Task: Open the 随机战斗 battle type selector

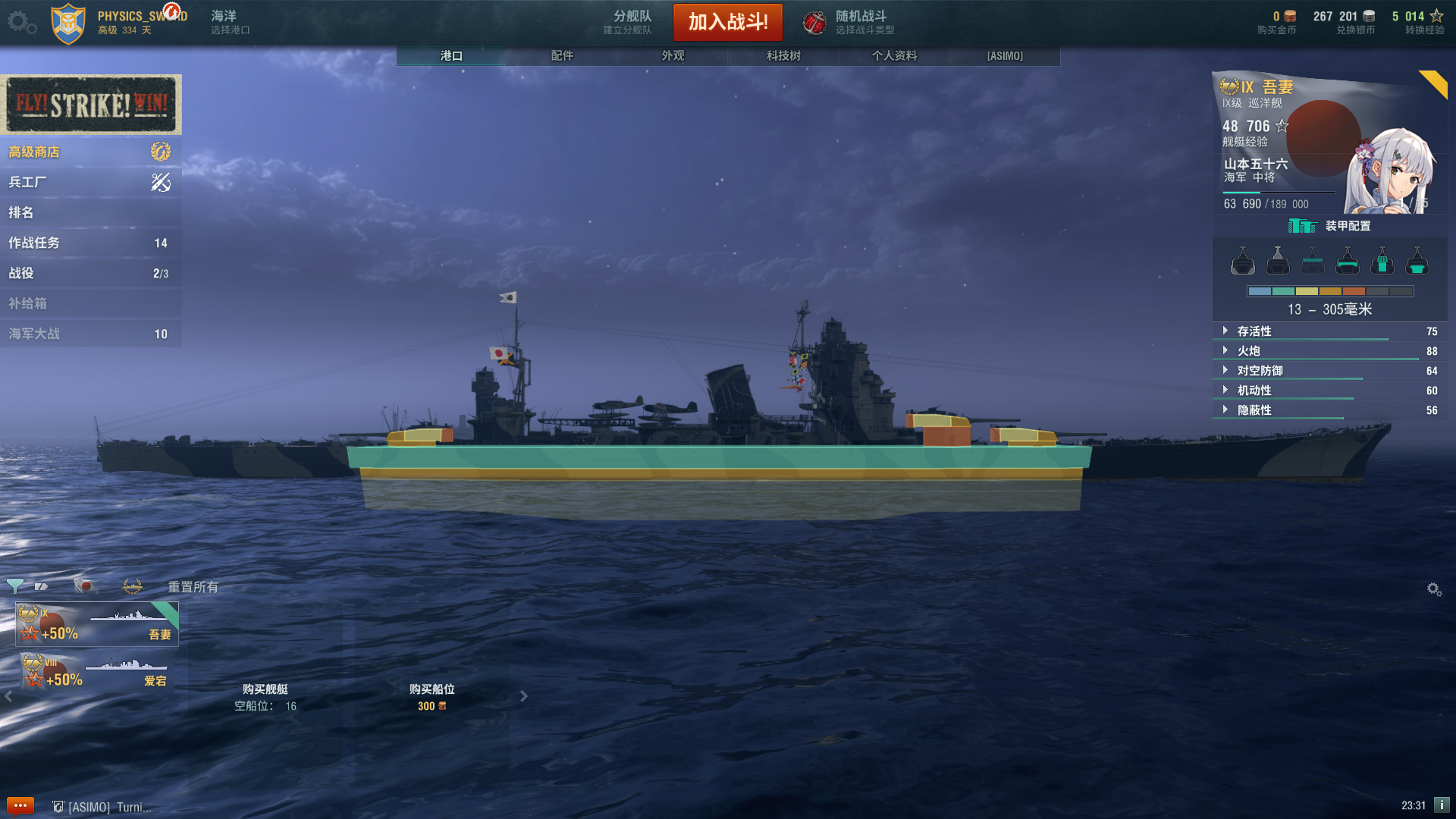Action: pos(849,22)
